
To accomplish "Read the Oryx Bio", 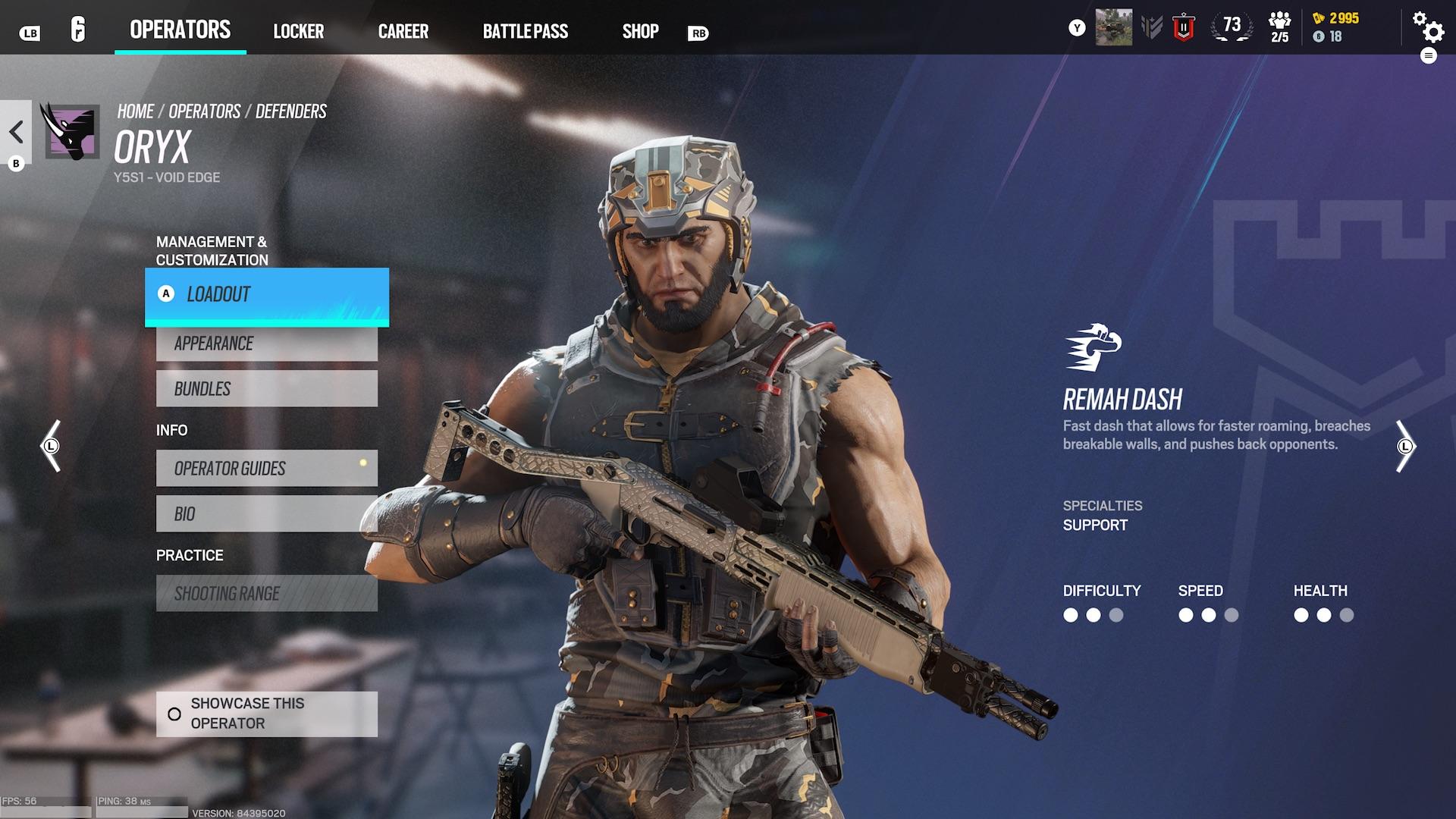I will [267, 514].
